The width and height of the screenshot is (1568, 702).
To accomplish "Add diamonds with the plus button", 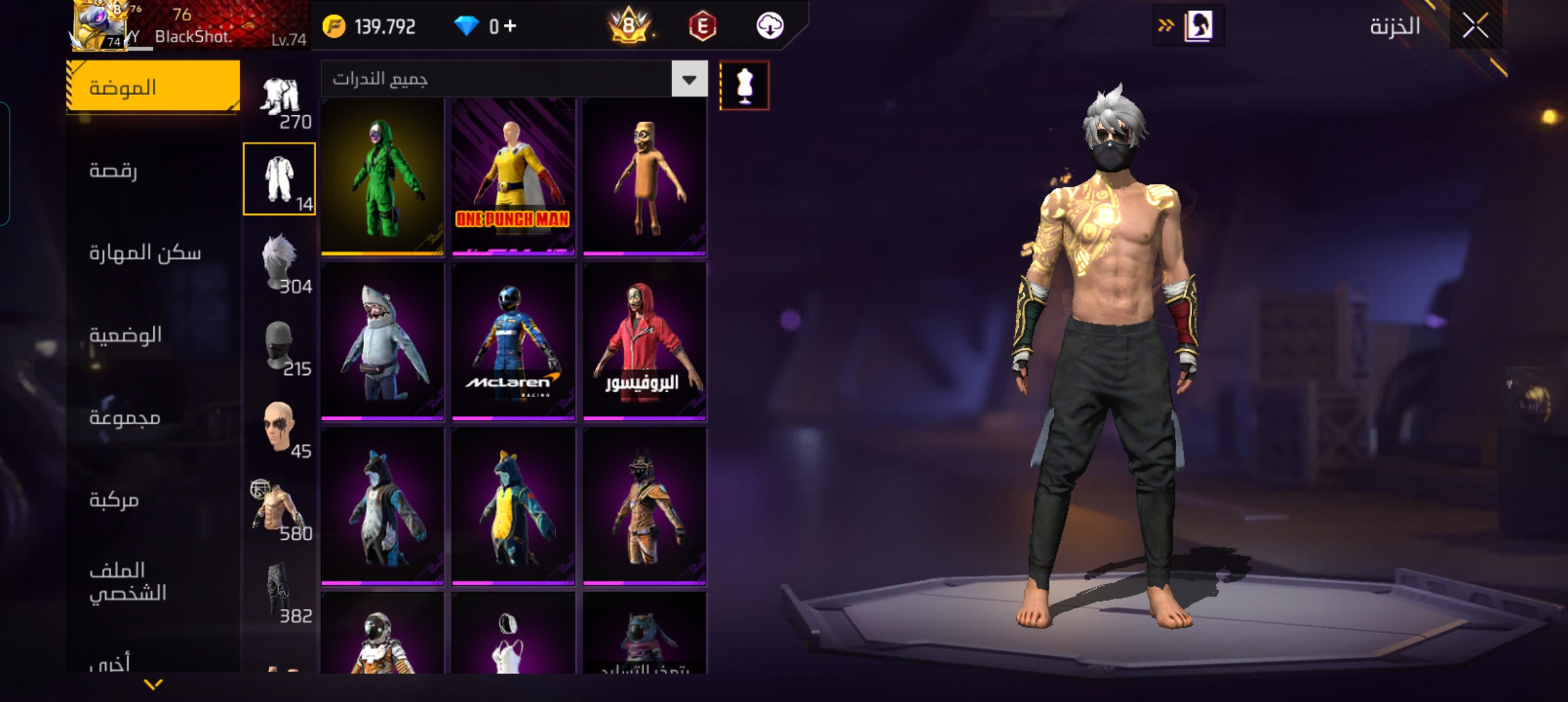I will click(510, 26).
